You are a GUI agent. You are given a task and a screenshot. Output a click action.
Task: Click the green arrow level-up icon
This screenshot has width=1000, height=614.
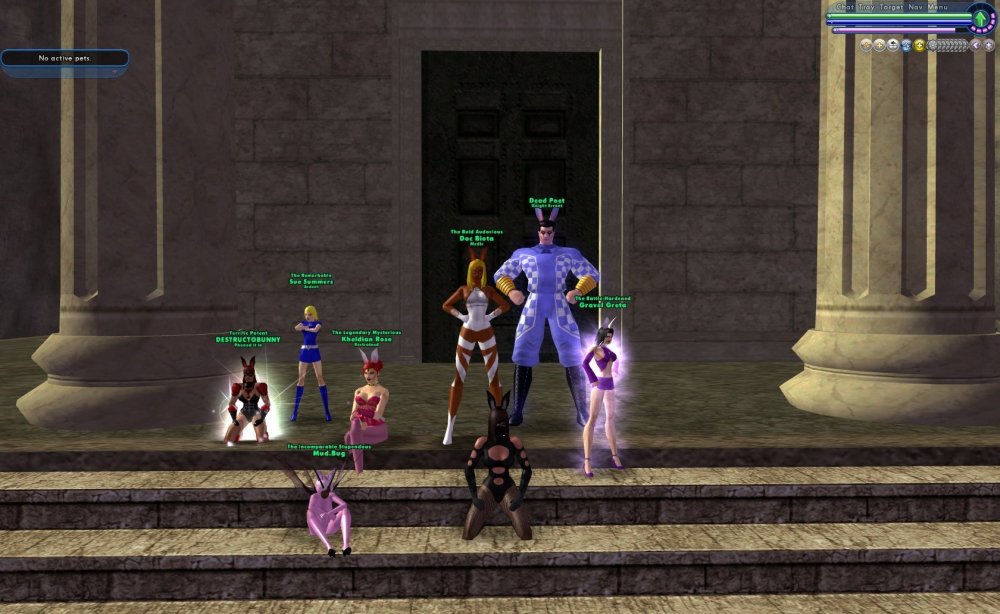click(x=981, y=18)
